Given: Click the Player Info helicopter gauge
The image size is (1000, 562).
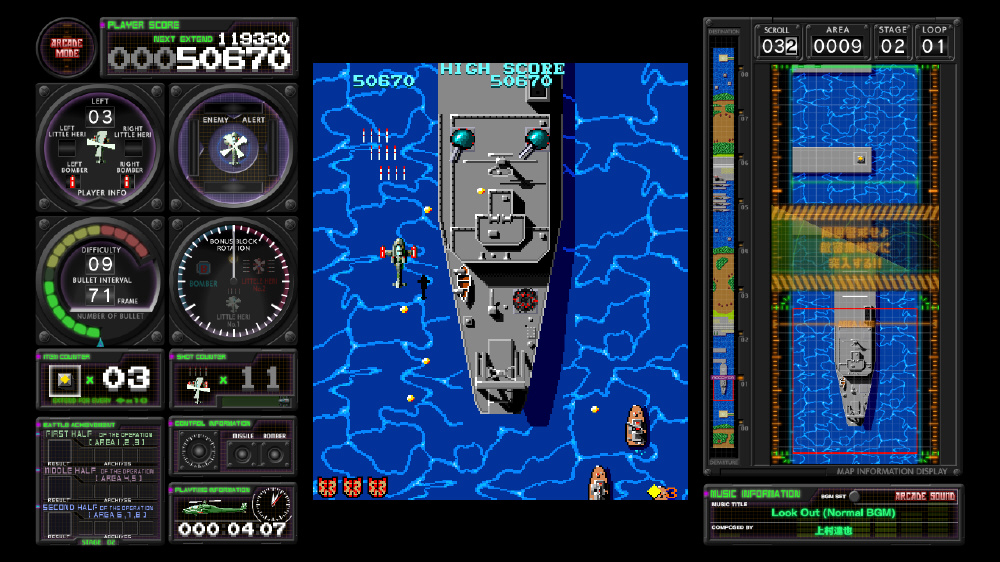Looking at the screenshot, I should point(100,147).
